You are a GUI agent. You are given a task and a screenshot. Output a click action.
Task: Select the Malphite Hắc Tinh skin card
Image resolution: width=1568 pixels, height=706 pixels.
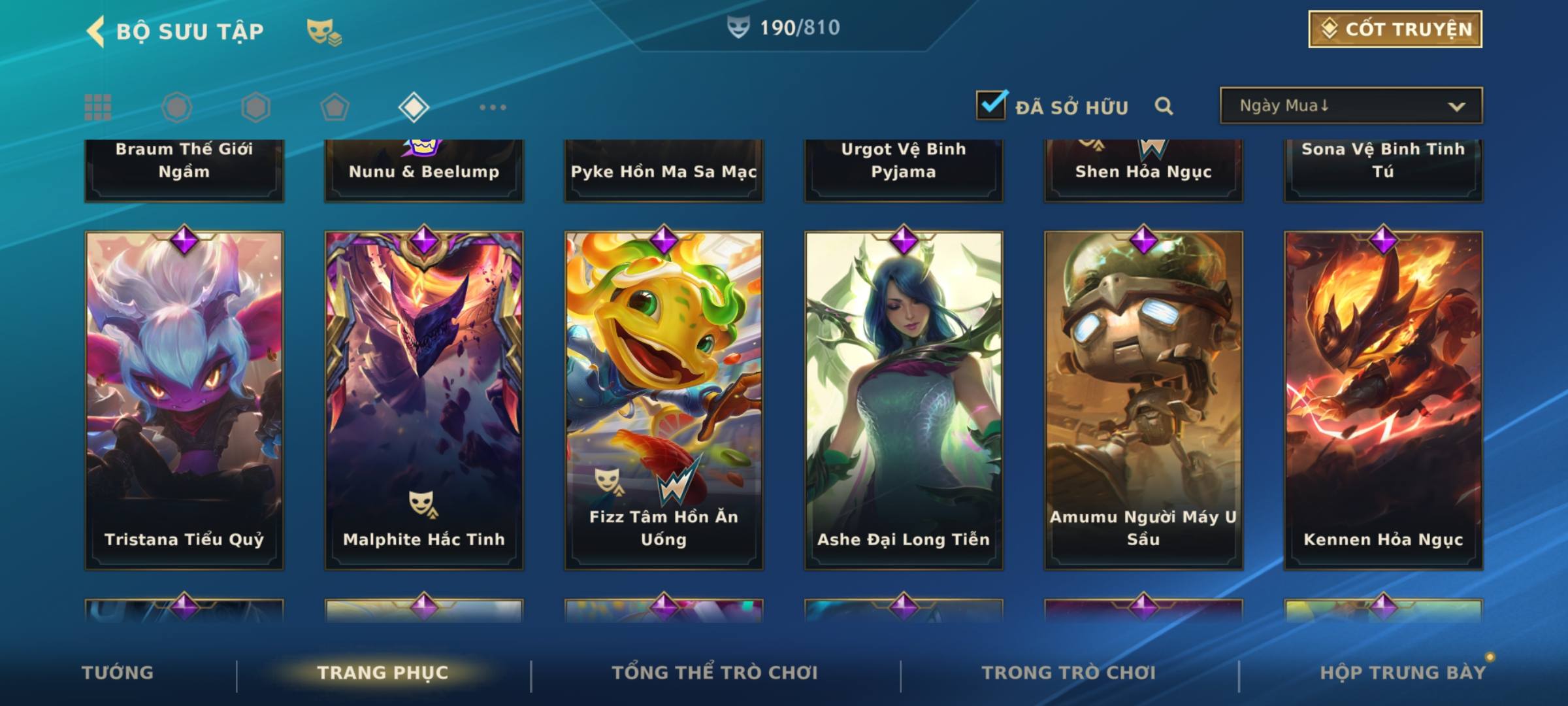tap(424, 400)
